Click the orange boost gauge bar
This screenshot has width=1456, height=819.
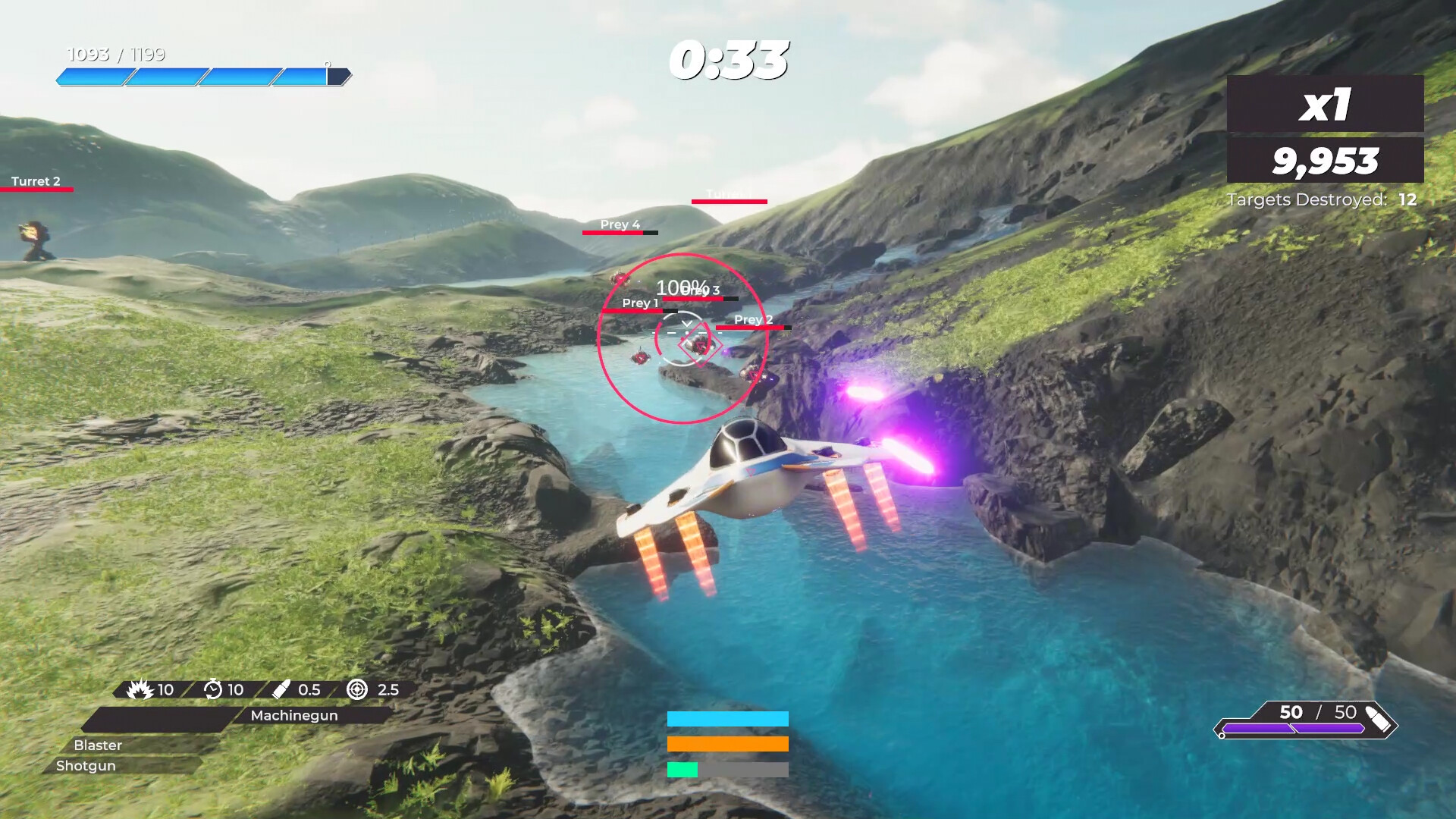(728, 745)
